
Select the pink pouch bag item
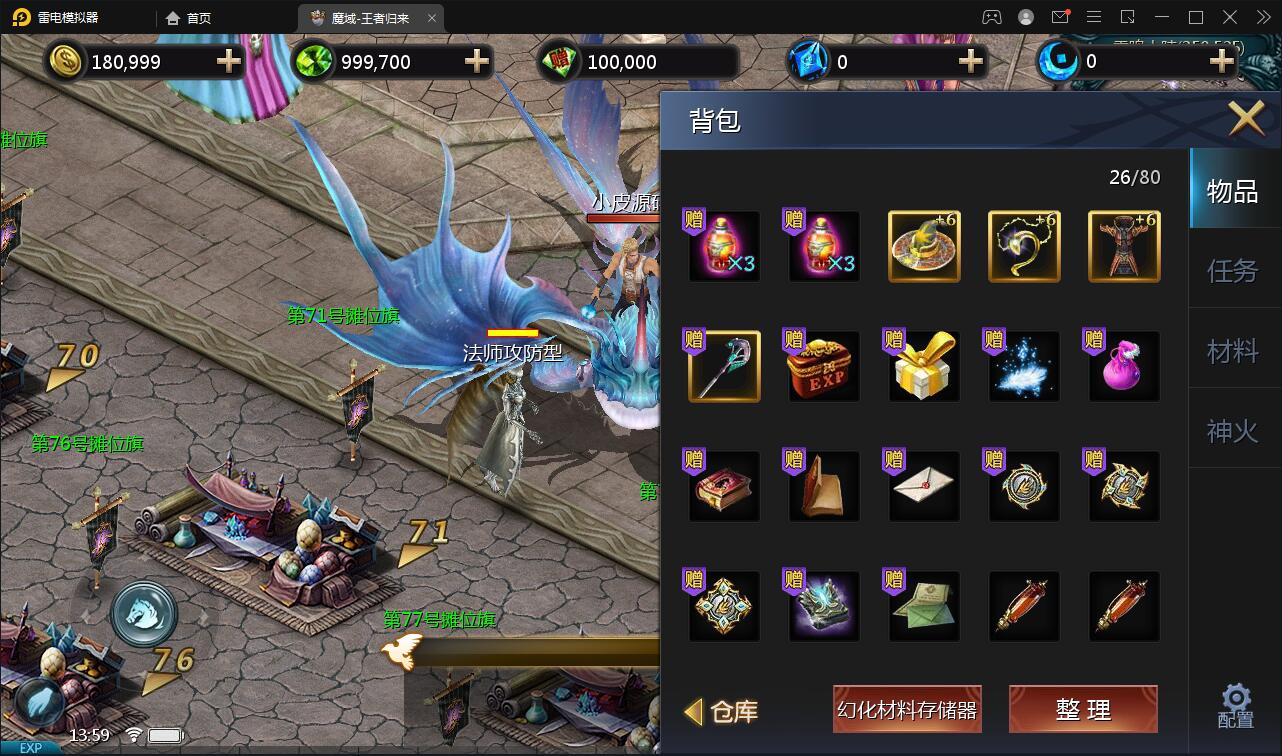[x=1124, y=367]
